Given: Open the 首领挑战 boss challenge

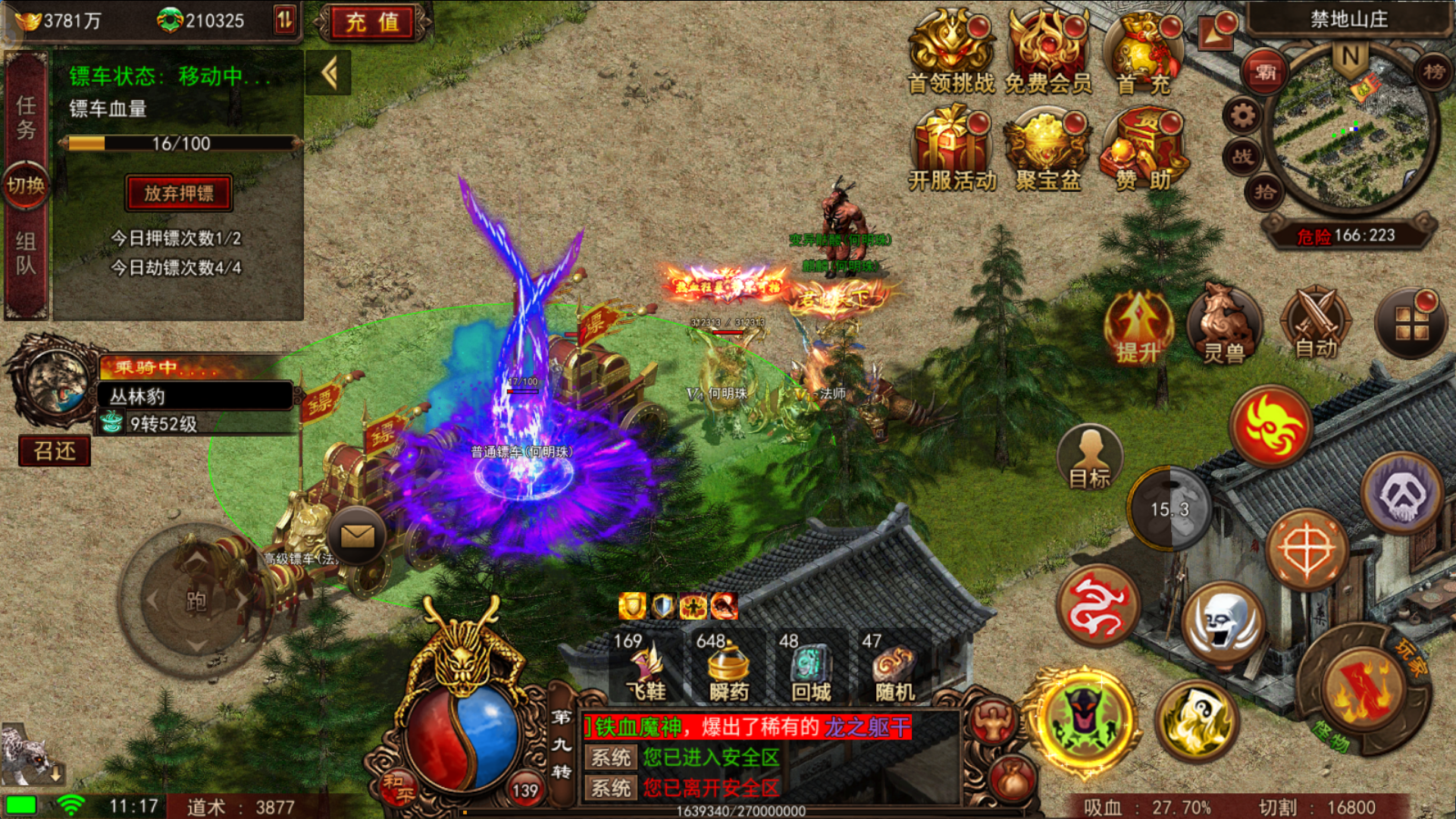Looking at the screenshot, I should tap(950, 52).
